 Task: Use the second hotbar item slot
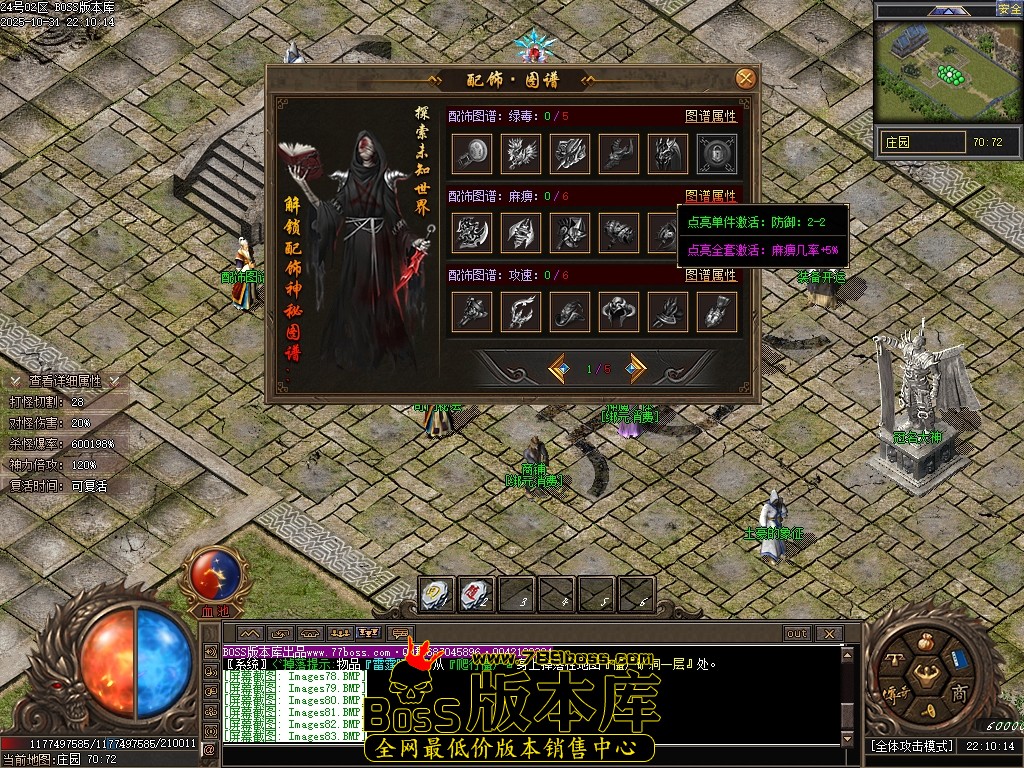(477, 595)
